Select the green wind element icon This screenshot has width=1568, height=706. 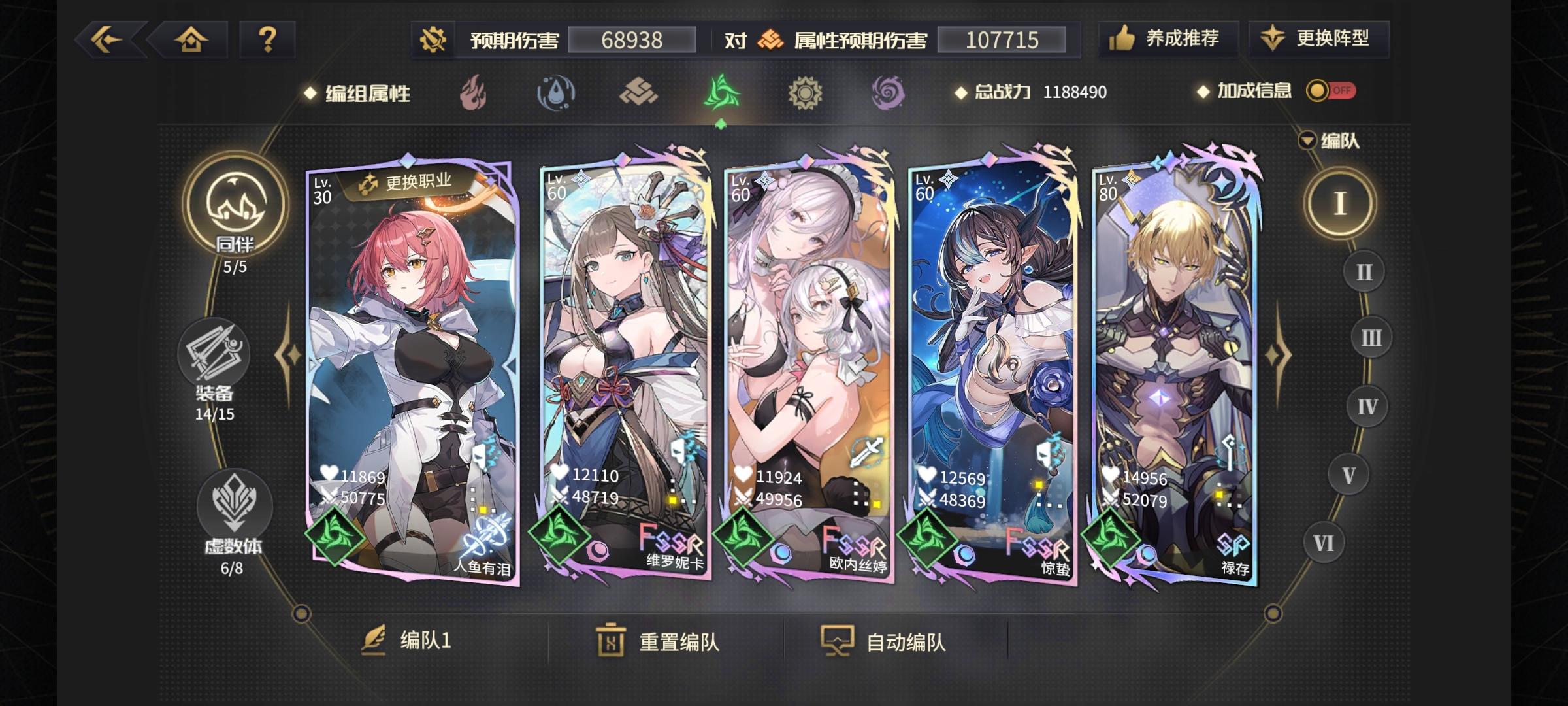[721, 93]
